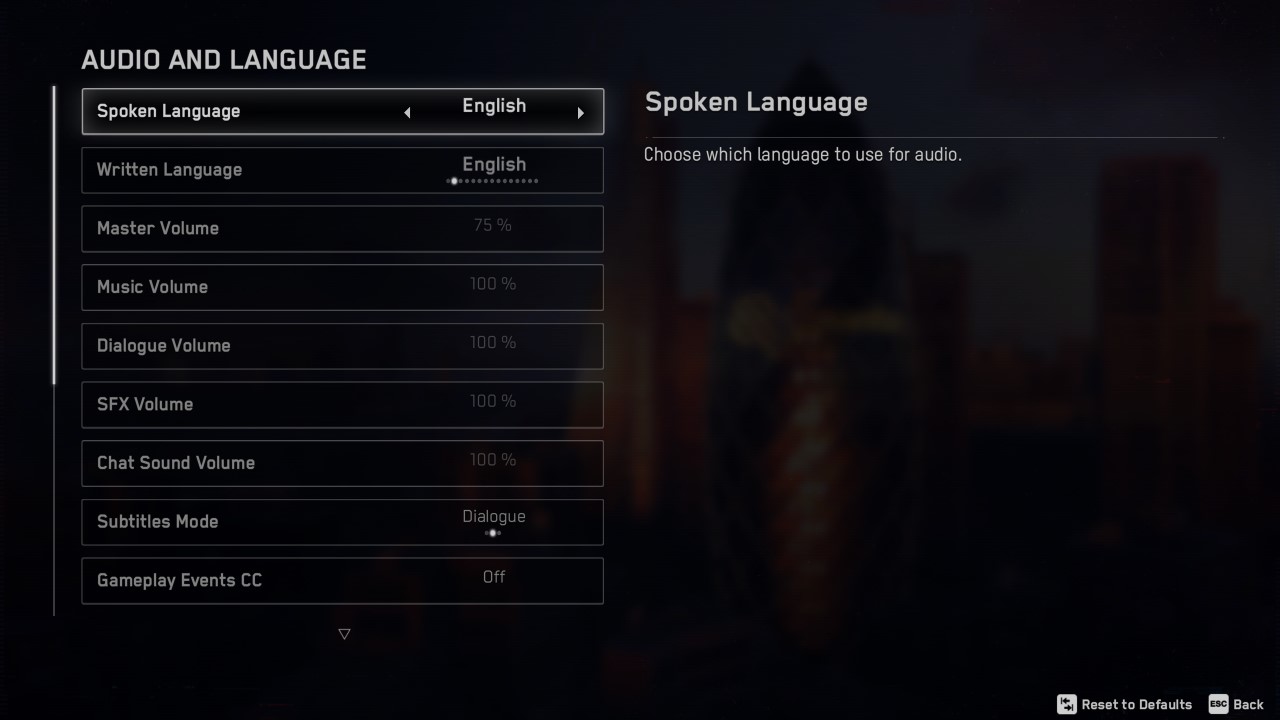Click the AUDIO AND LANGUAGE heading
This screenshot has width=1280, height=720.
tap(223, 60)
